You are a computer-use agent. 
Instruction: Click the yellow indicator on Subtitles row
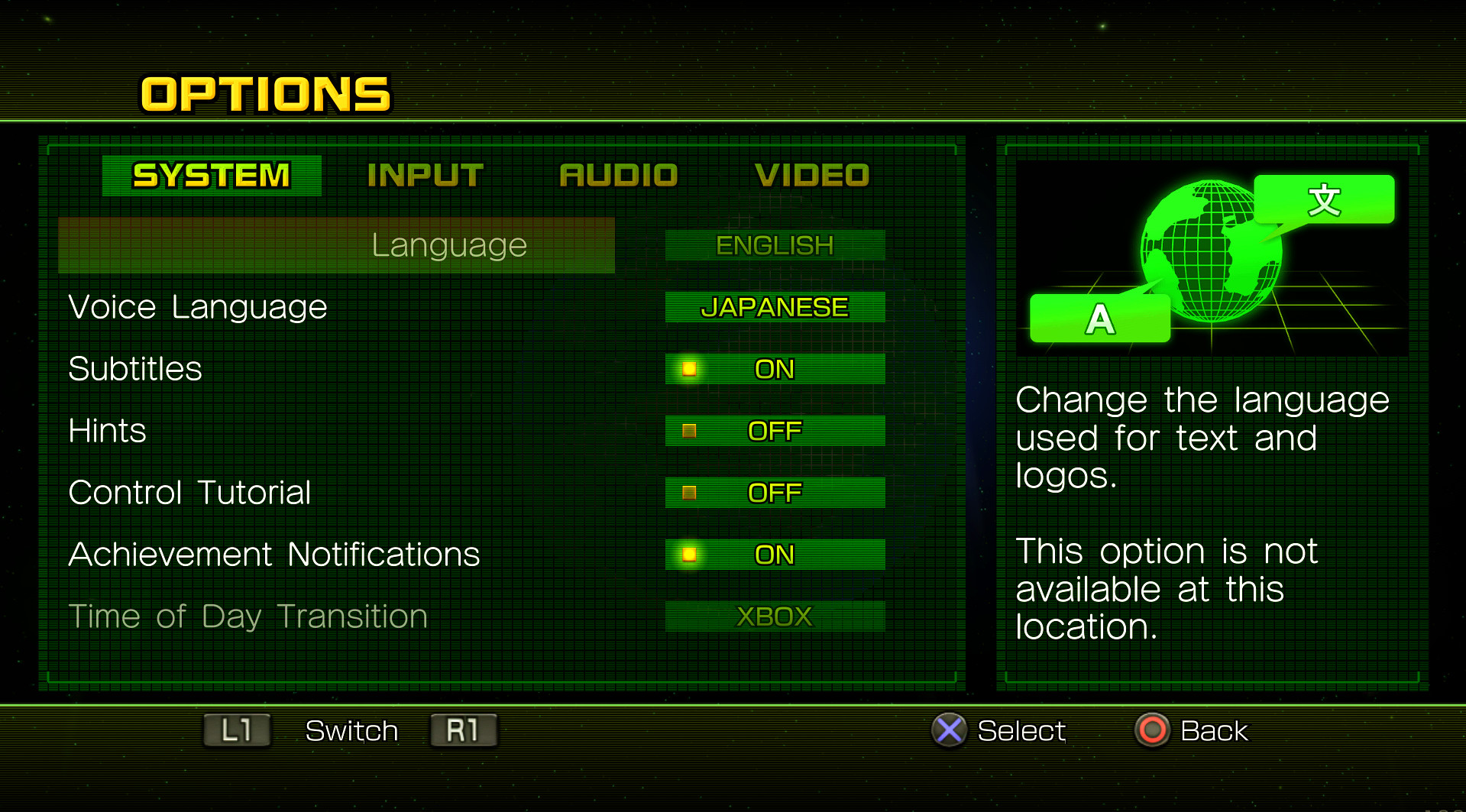click(x=688, y=369)
